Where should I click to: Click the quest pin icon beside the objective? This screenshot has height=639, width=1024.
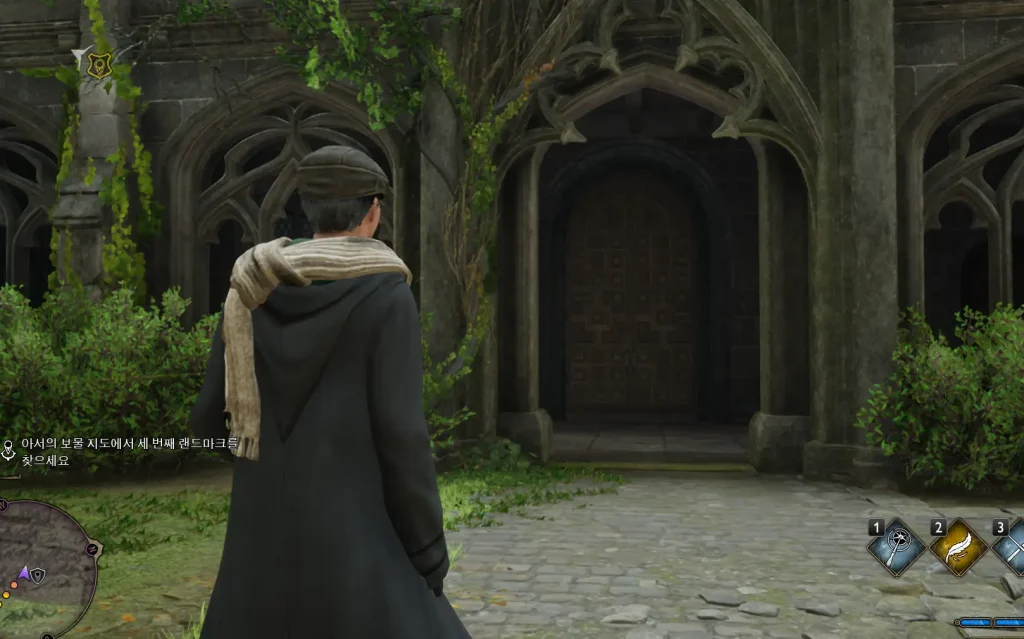click(x=9, y=447)
